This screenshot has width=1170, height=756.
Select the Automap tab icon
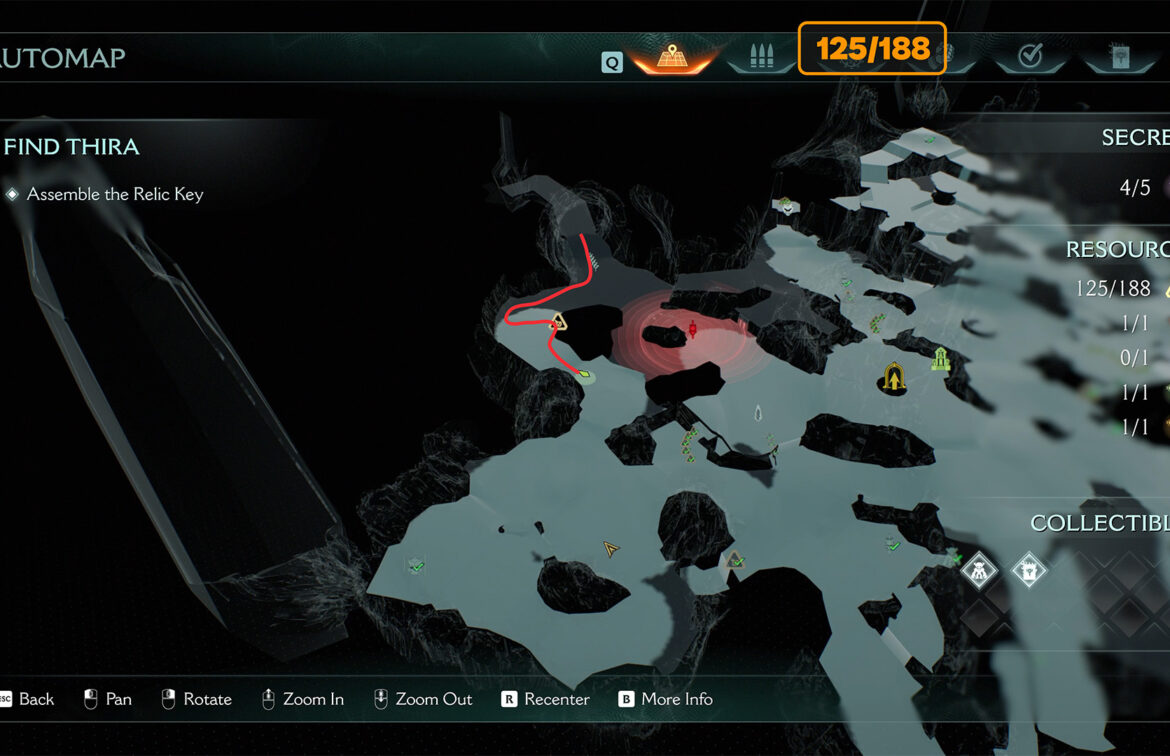672,56
